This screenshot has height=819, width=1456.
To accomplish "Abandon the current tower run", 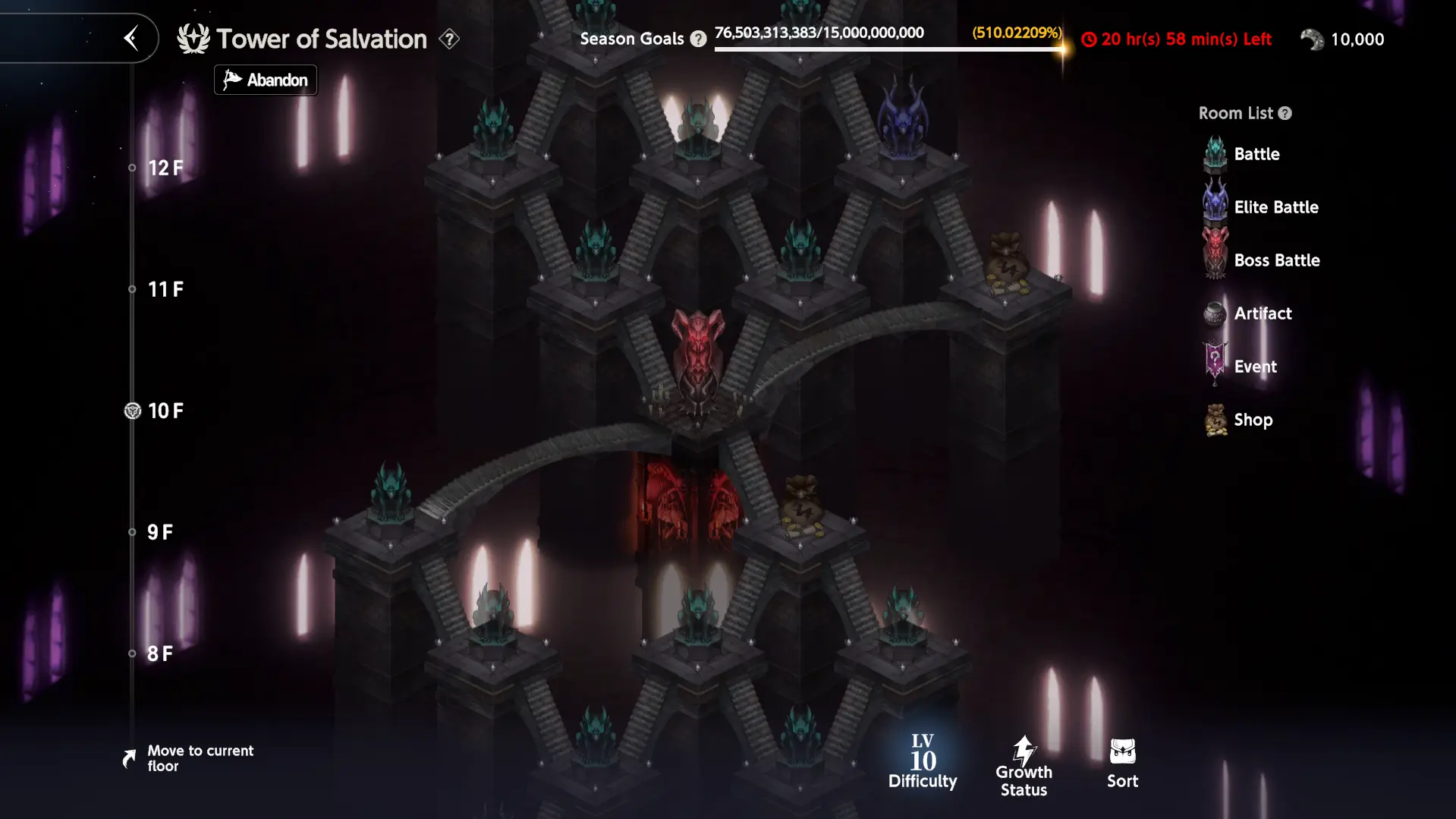I will (x=266, y=80).
